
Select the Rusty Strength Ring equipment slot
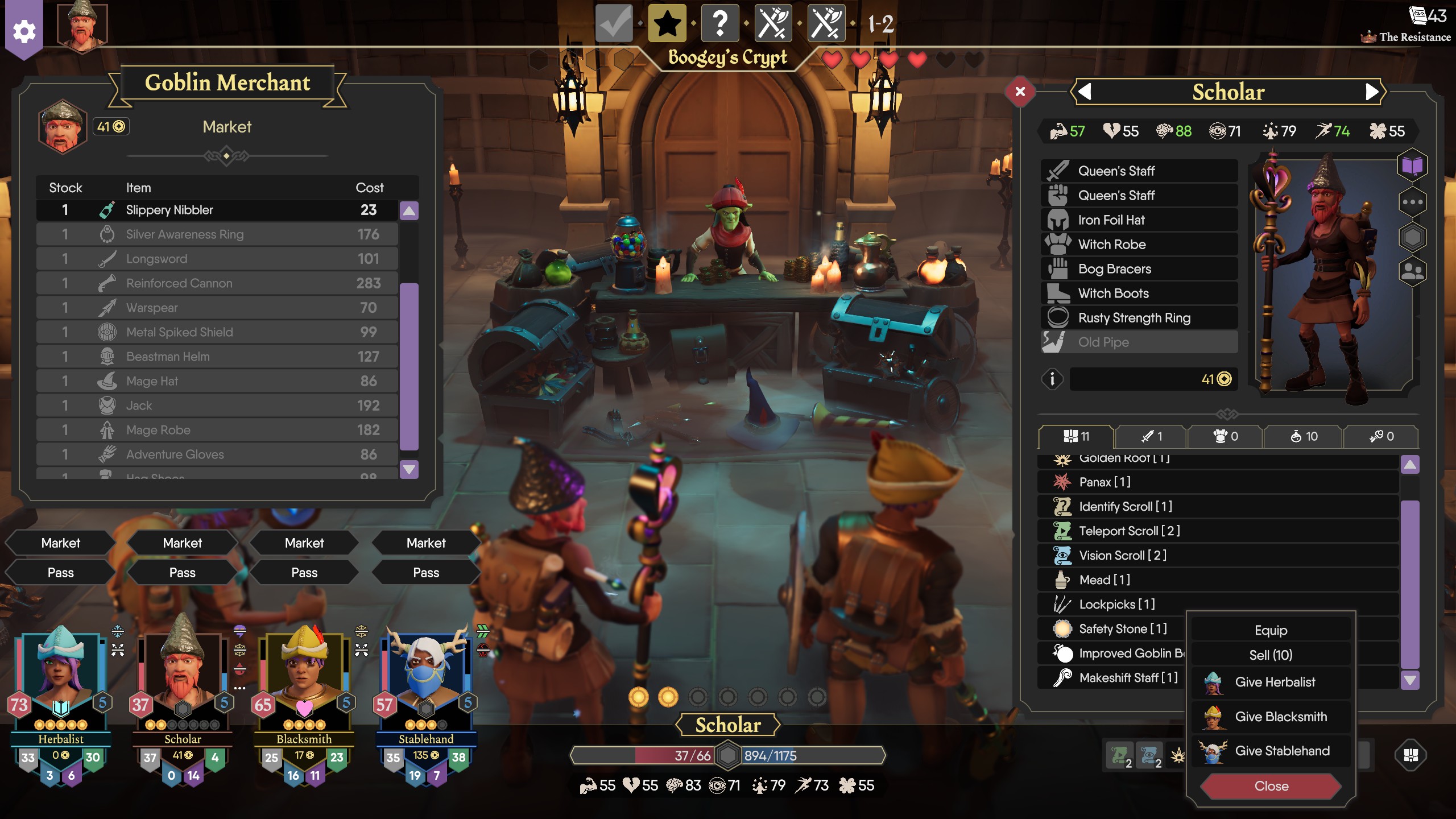[x=1139, y=318]
